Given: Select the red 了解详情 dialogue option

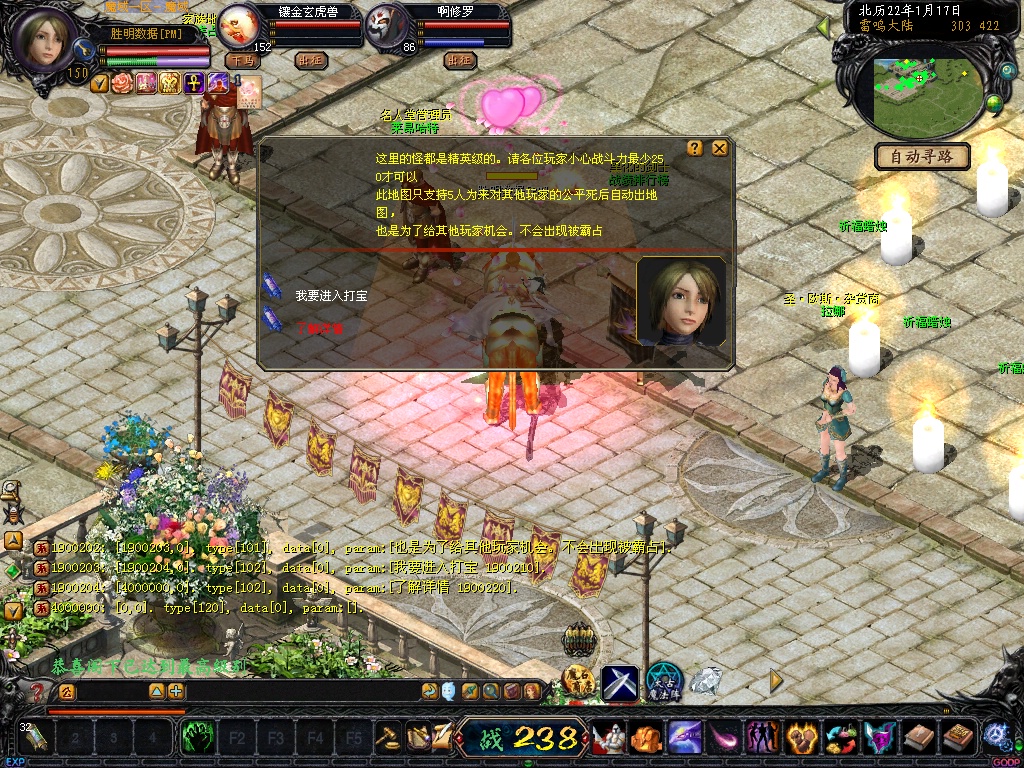Looking at the screenshot, I should [x=318, y=327].
